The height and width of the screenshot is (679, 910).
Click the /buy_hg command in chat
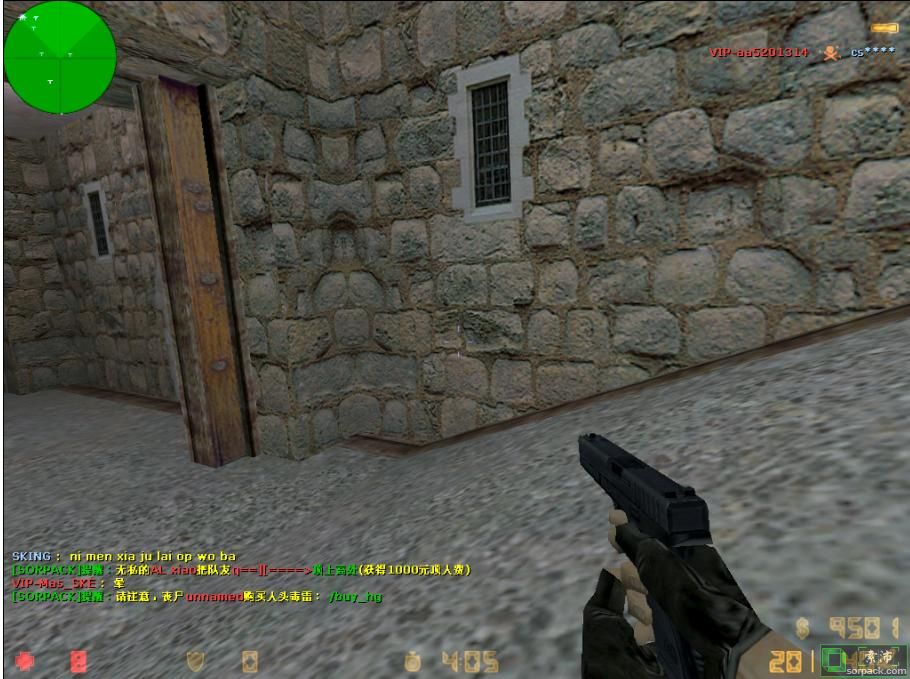[x=355, y=596]
